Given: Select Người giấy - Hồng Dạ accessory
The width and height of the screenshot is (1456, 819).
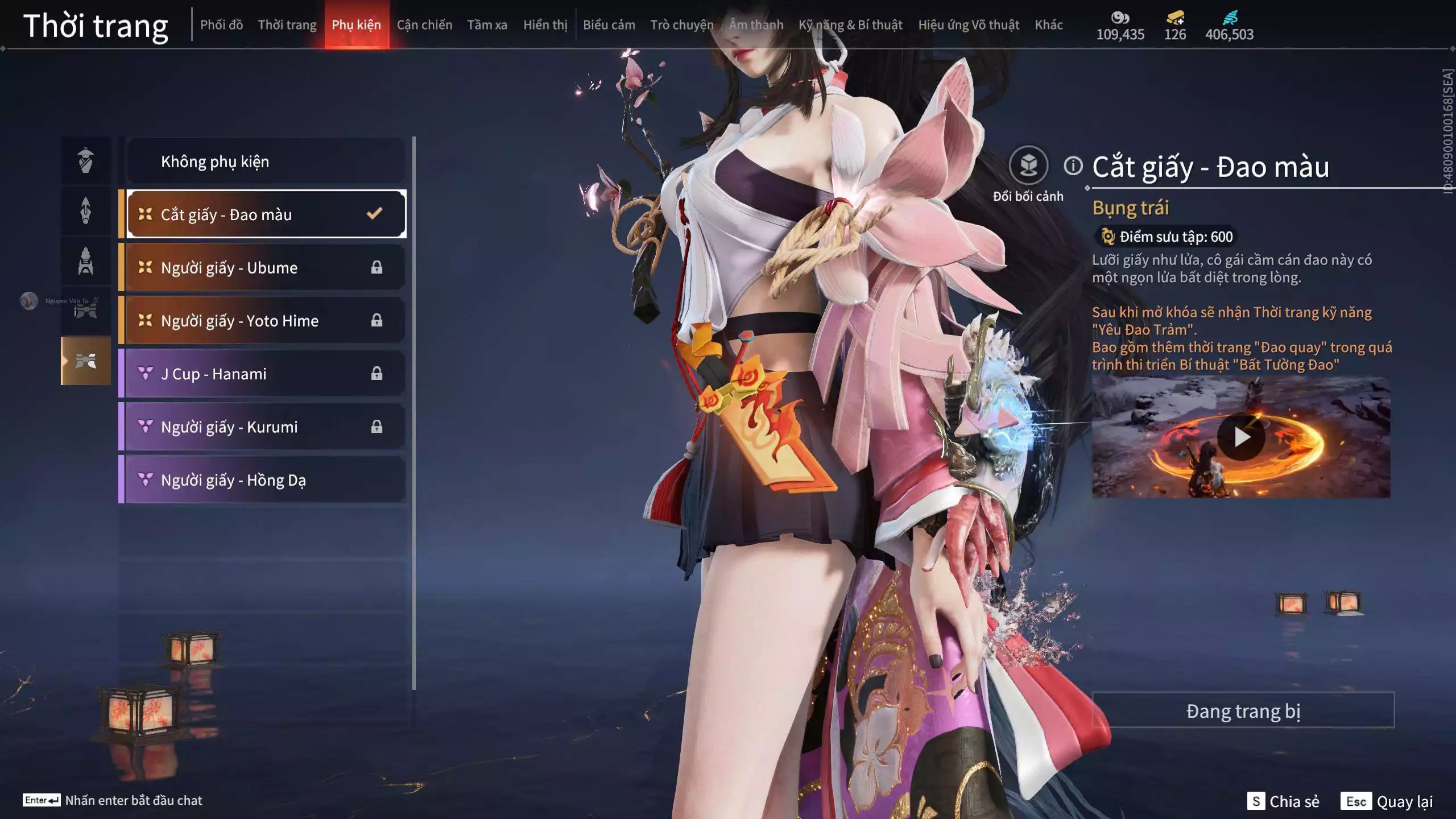Looking at the screenshot, I should [x=265, y=480].
